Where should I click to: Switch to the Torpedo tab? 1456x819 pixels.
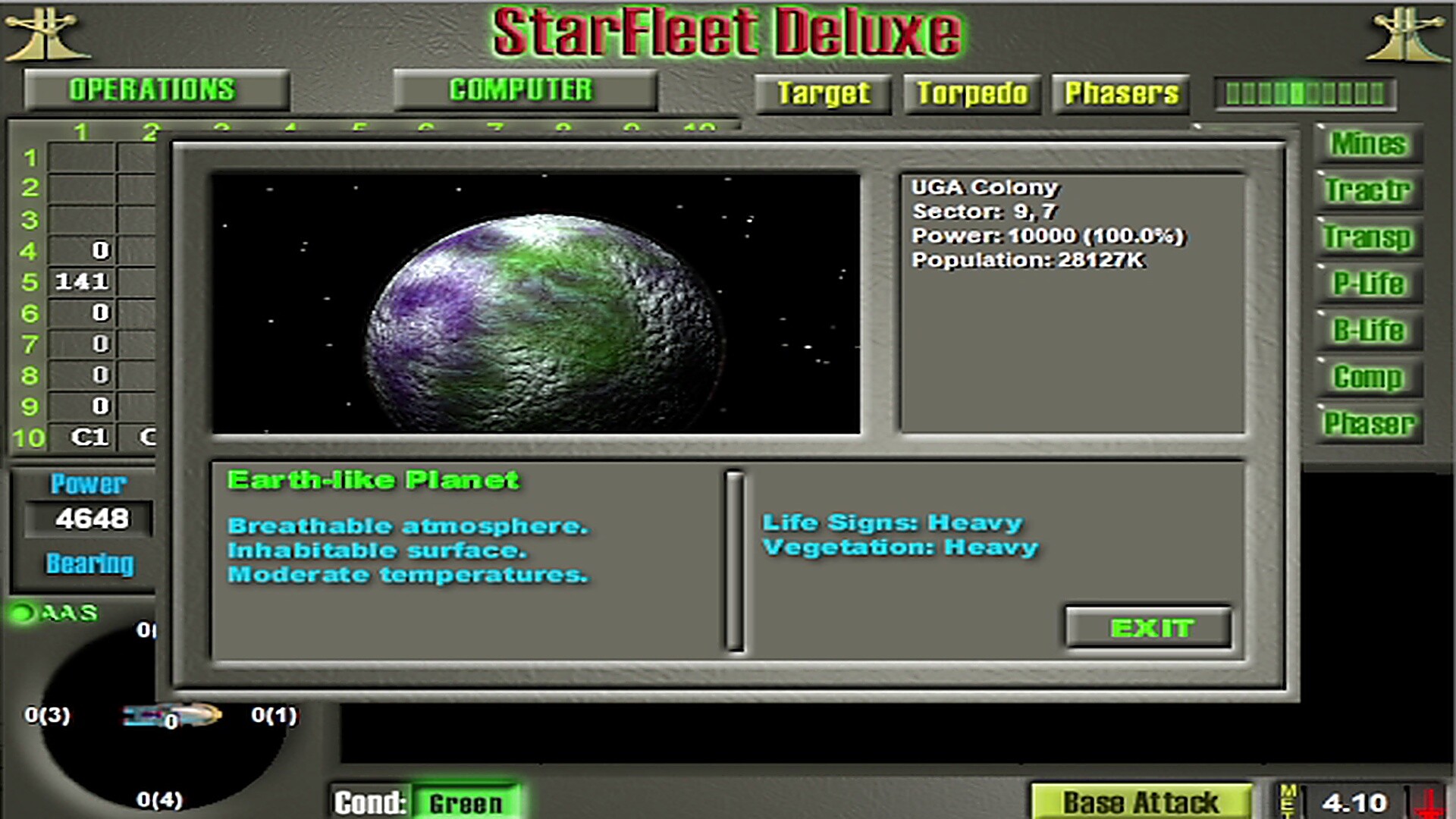(971, 93)
